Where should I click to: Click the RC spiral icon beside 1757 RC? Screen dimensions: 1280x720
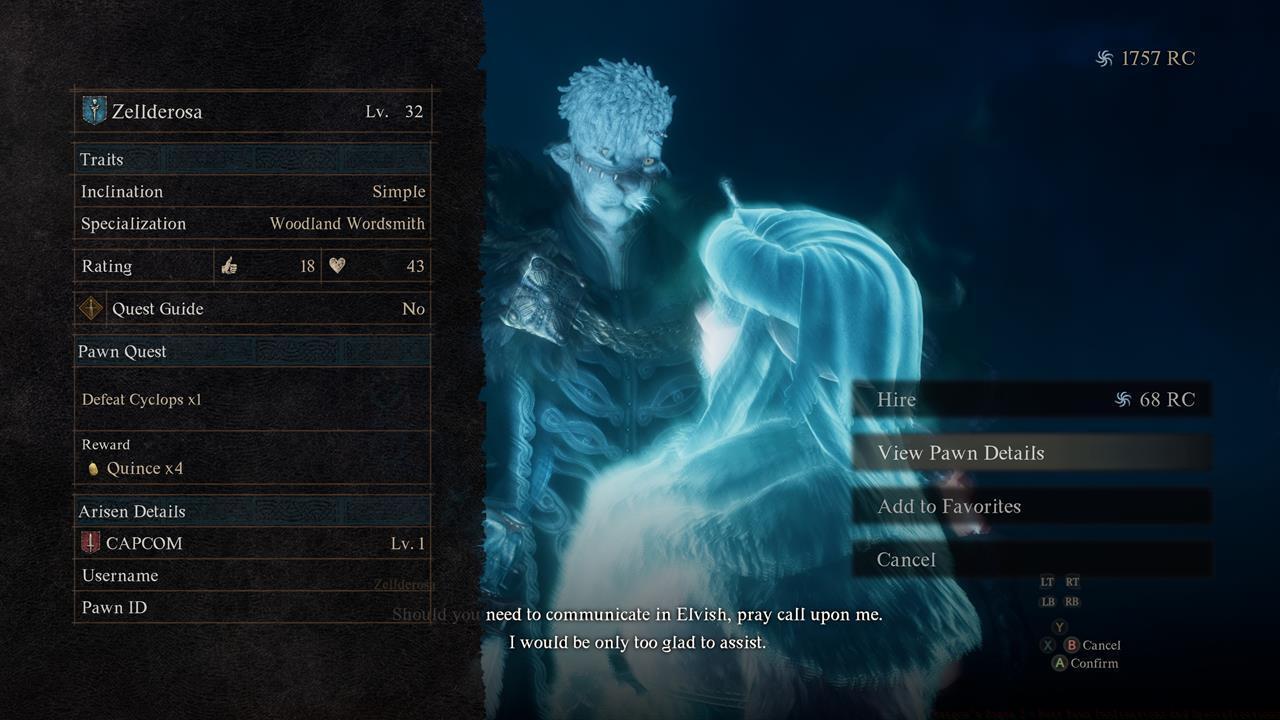(1106, 58)
